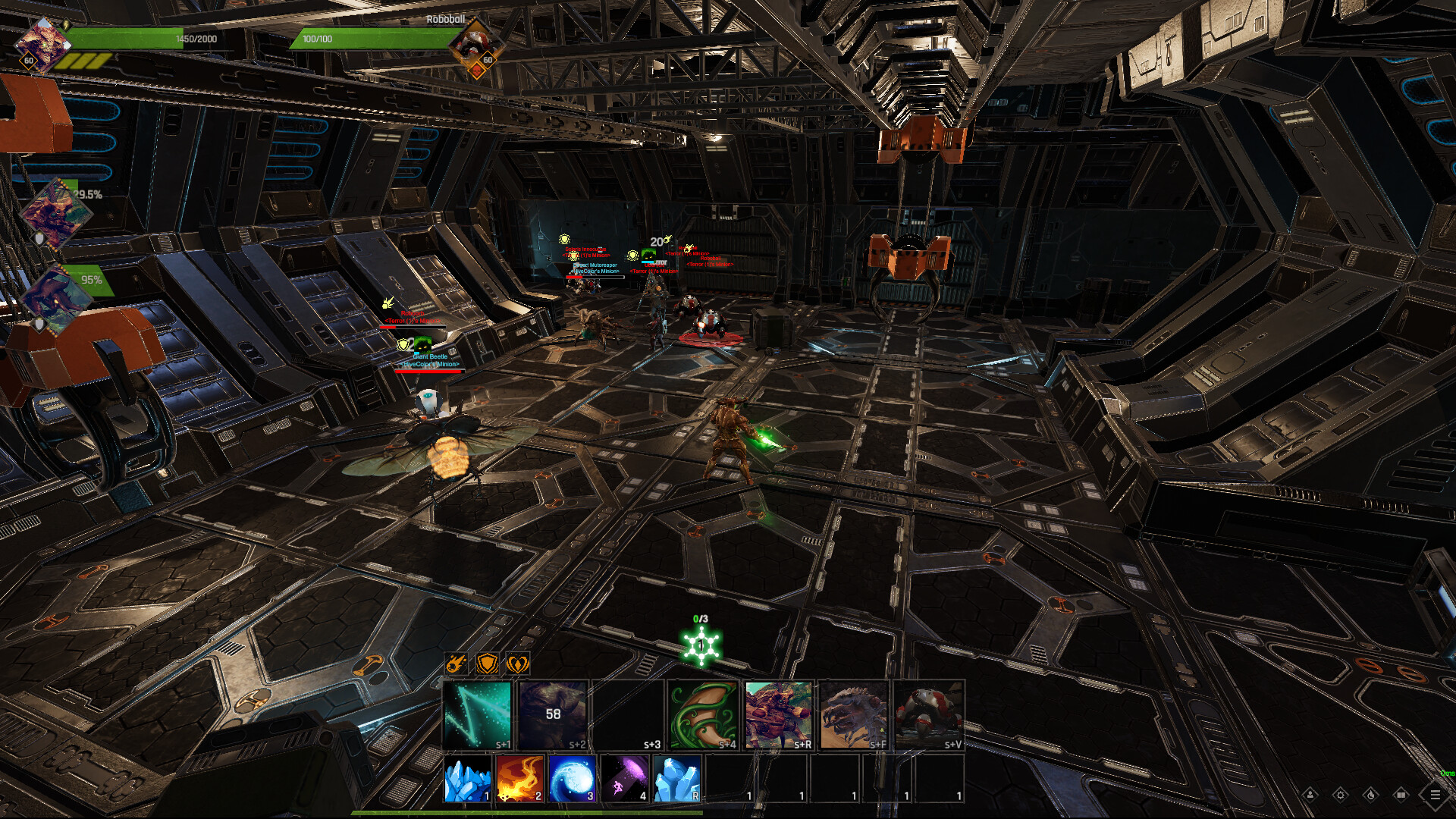Click the creature ability showing 58 in slot S+2
The width and height of the screenshot is (1456, 819).
pyautogui.click(x=551, y=713)
